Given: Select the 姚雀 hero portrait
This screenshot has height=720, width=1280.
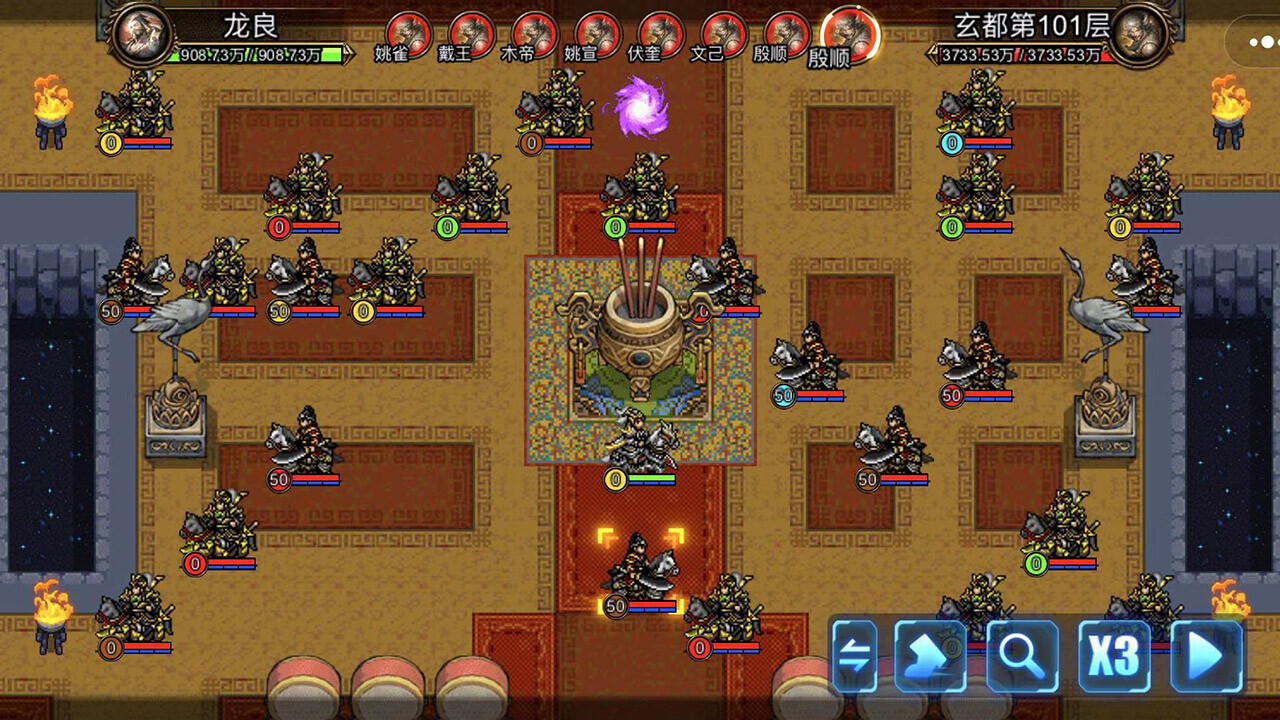Looking at the screenshot, I should [408, 34].
